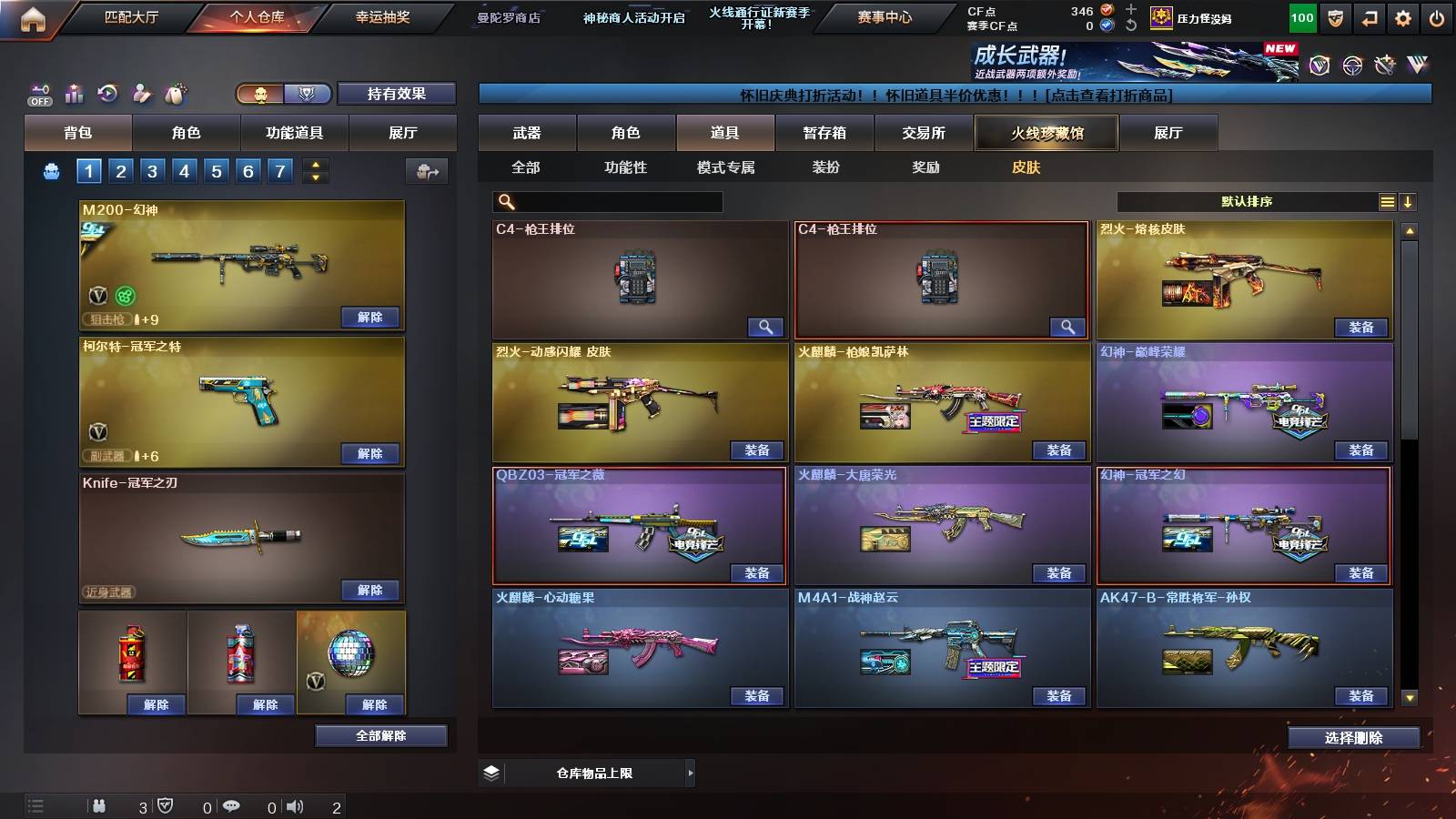Click the descending sort arrow beside 默认排序
The image size is (1456, 819).
pos(1409,201)
